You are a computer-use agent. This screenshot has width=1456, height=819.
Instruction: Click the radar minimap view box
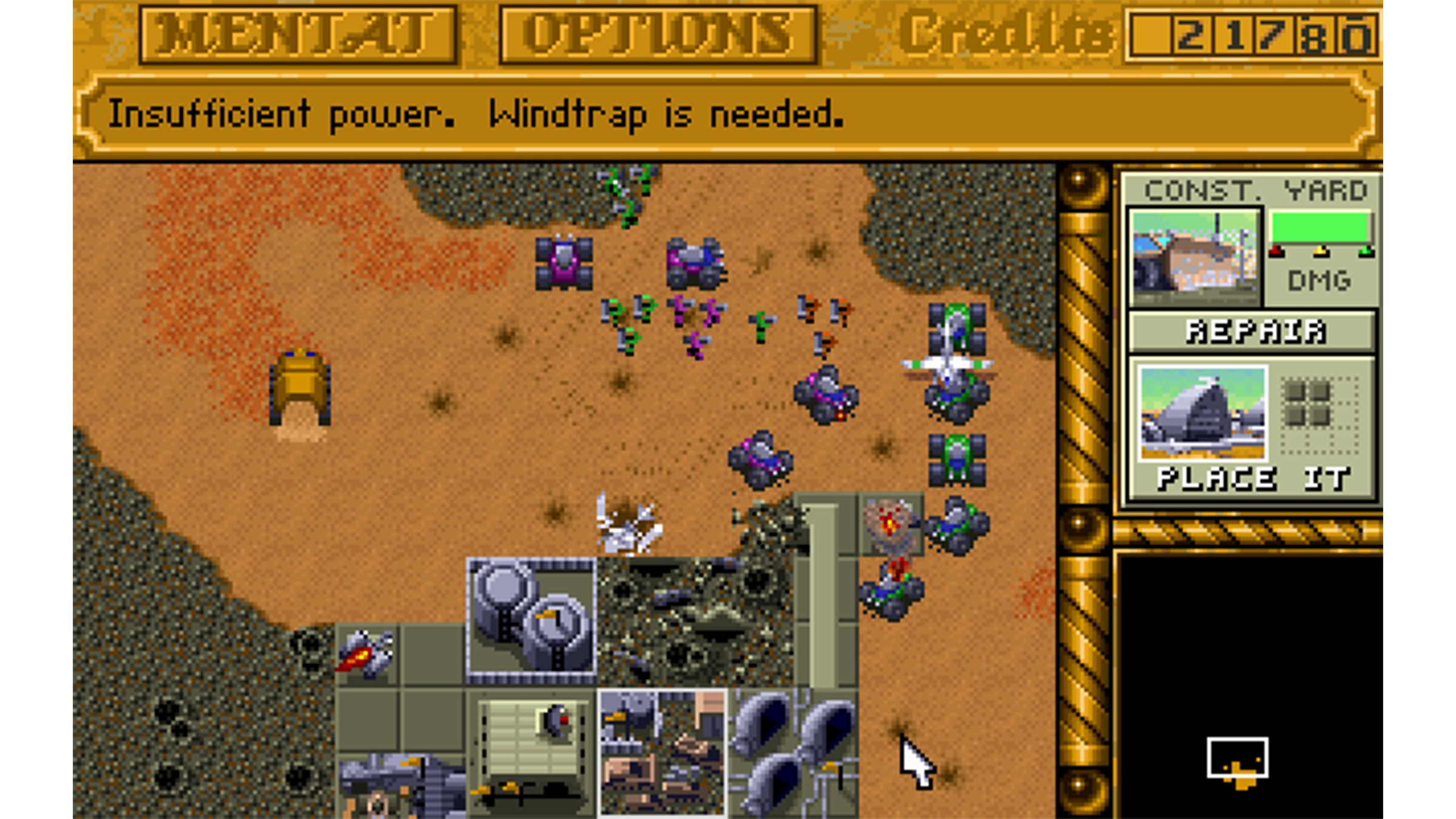pos(1237,757)
